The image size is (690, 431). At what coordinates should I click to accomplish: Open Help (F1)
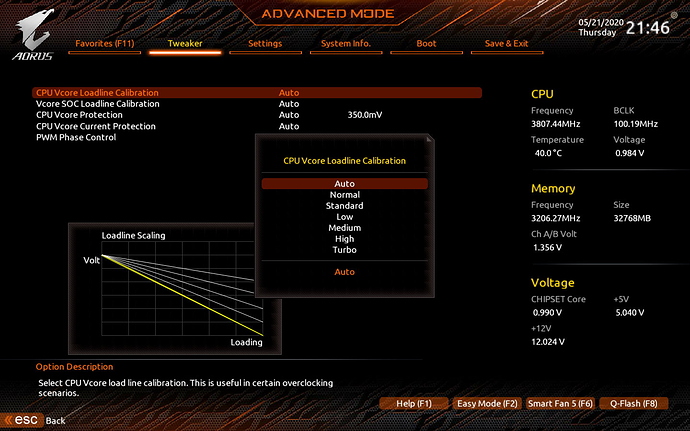pos(413,403)
